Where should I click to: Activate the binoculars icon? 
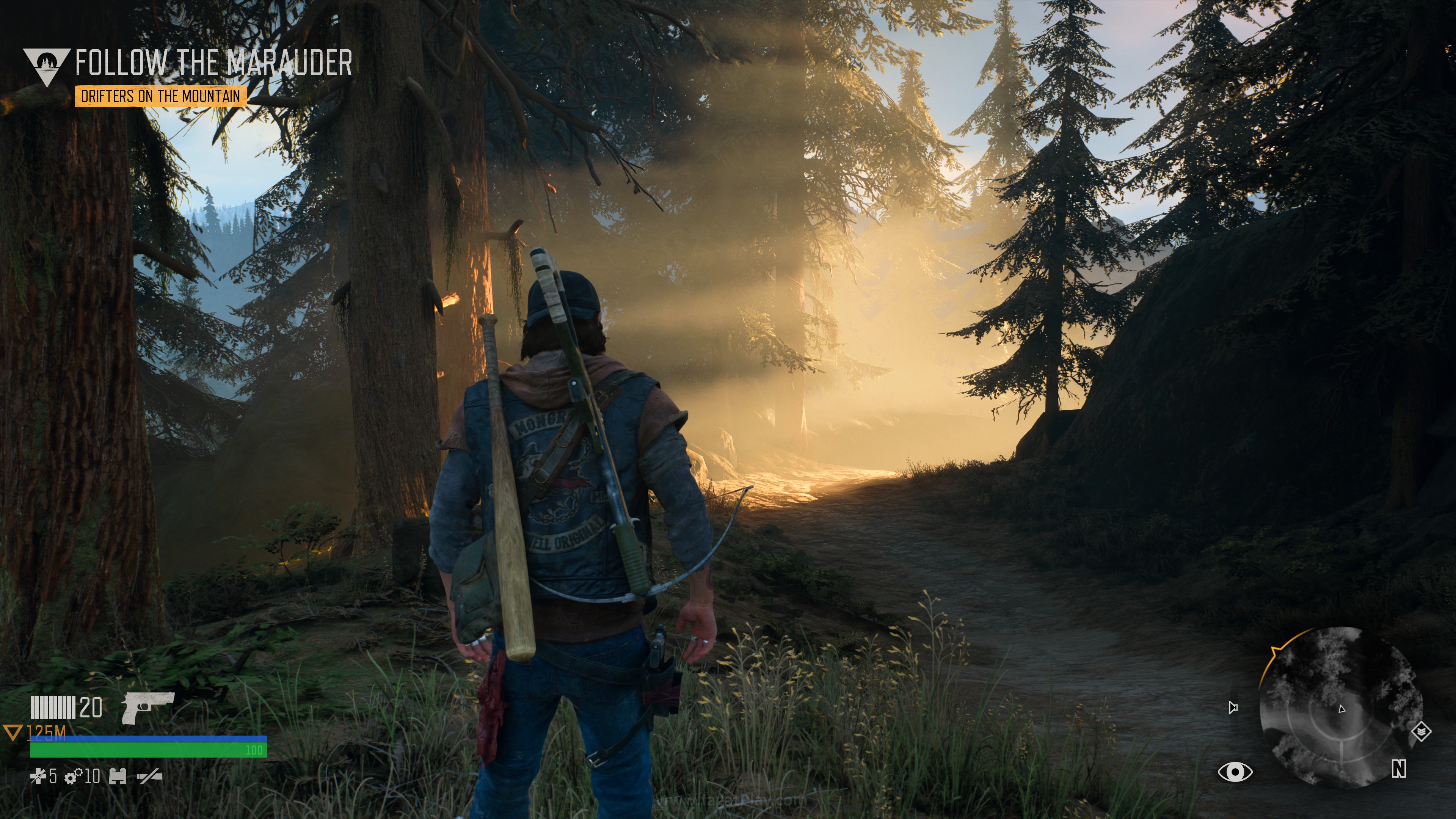[x=118, y=777]
